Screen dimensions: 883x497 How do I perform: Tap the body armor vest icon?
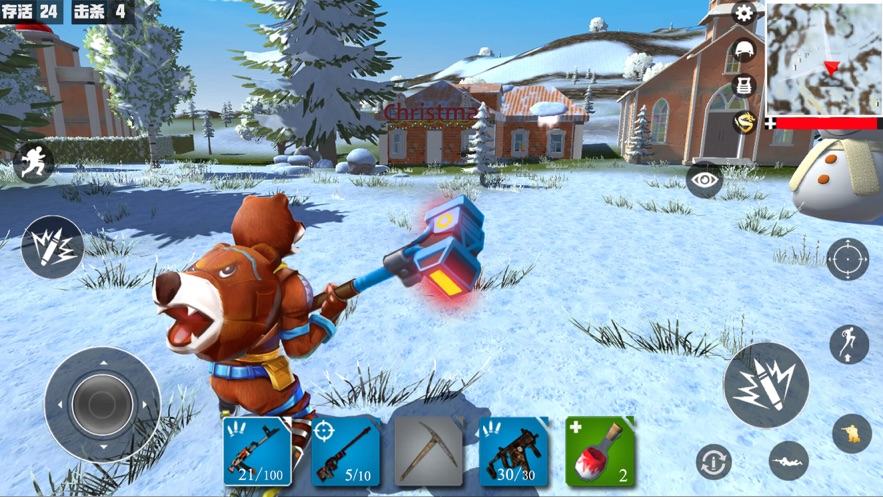(x=744, y=85)
